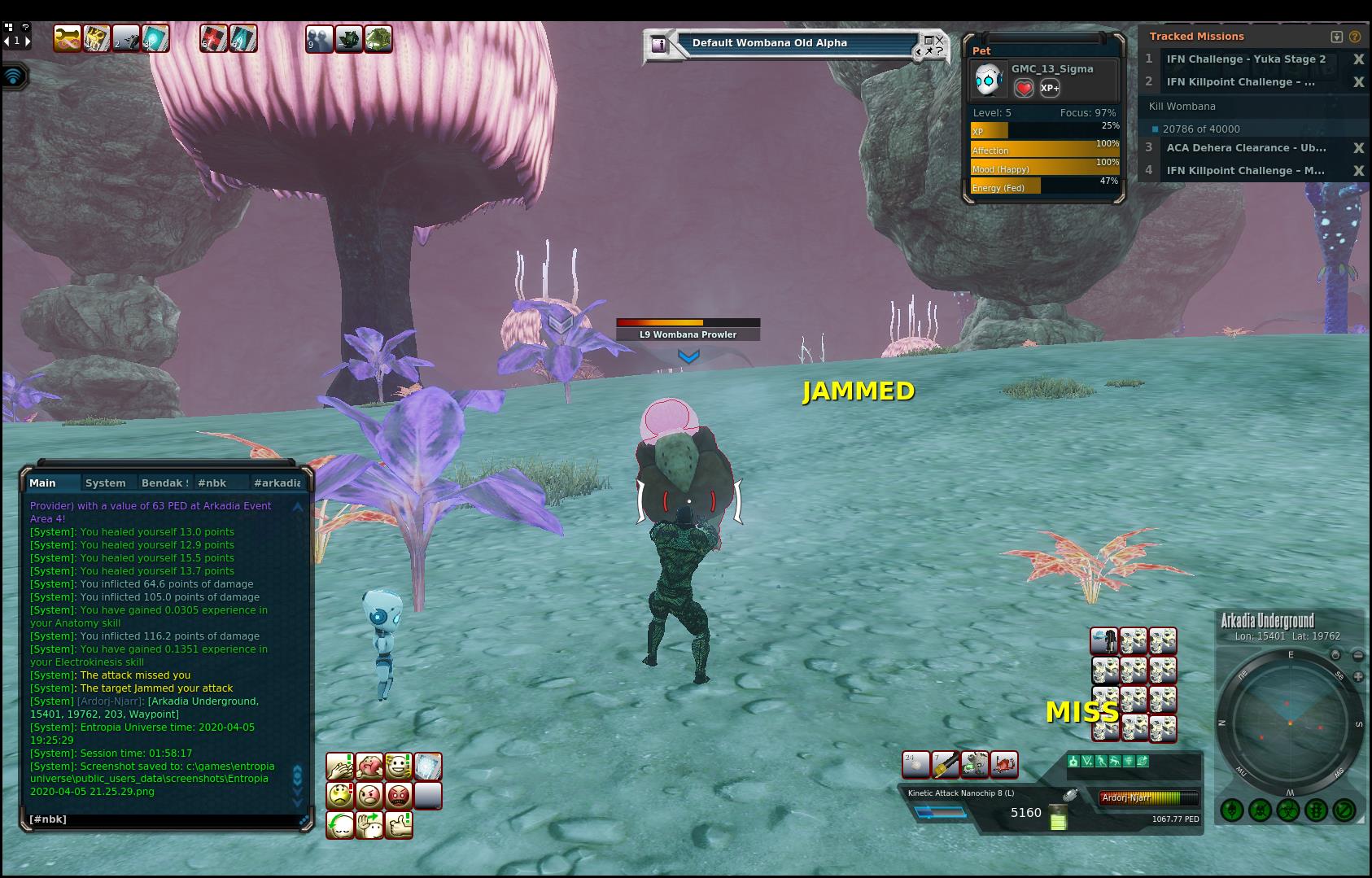This screenshot has width=1372, height=878.
Task: Remove IFN Challenge - Yuka Stage 2 from tracking
Action: coord(1358,59)
